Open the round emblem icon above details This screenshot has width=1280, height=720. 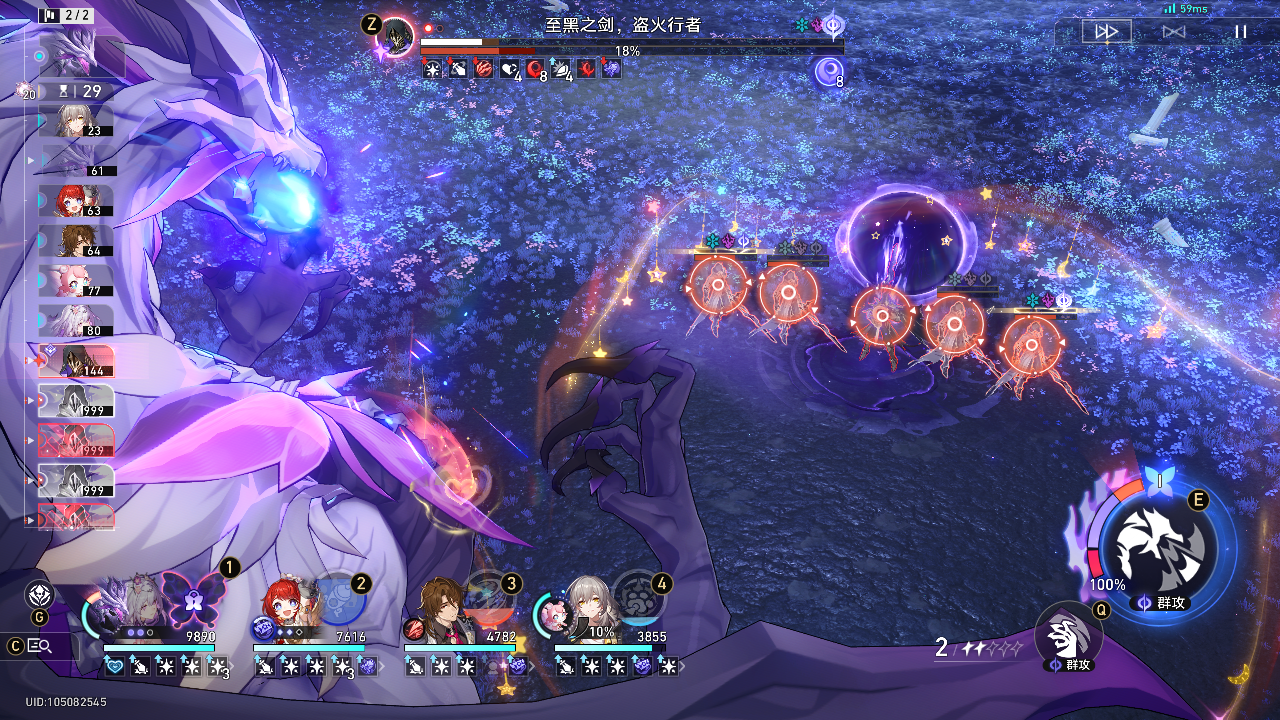coord(39,595)
